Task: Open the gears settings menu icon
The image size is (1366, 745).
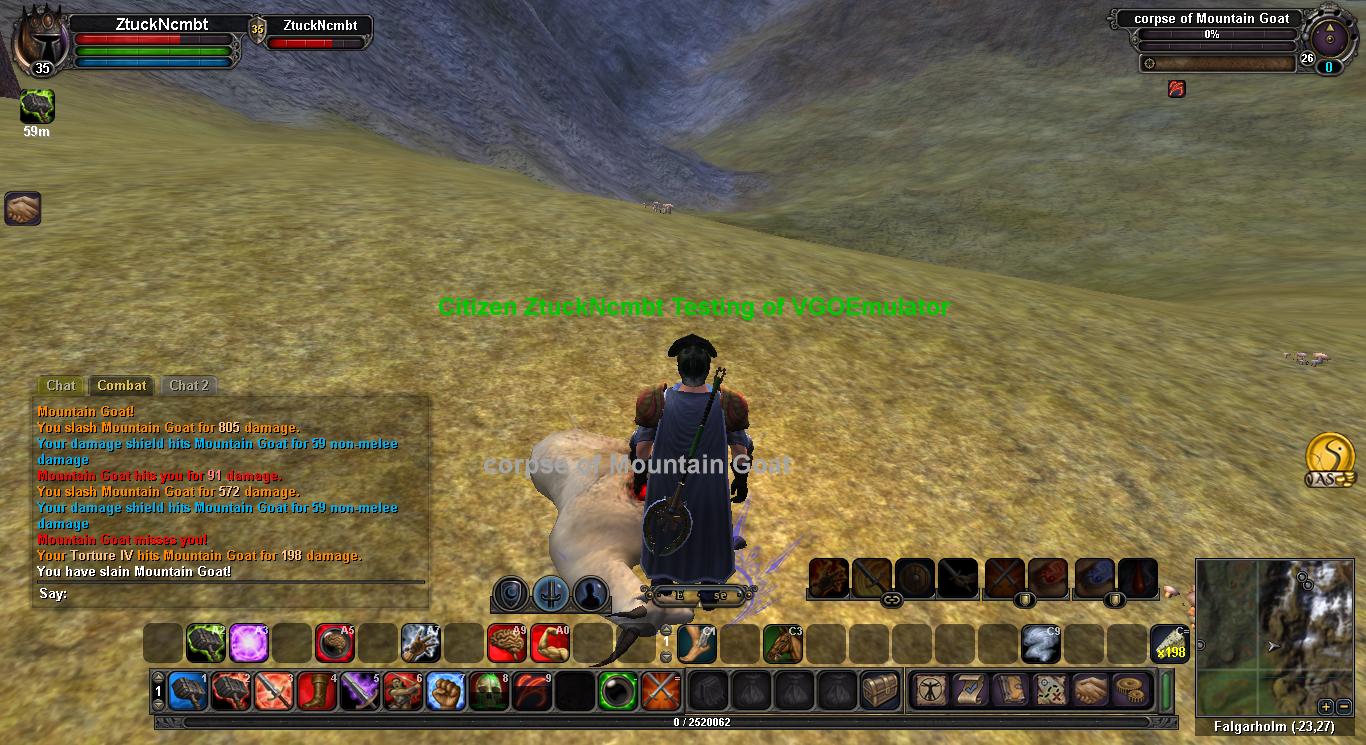Action: 1133,690
